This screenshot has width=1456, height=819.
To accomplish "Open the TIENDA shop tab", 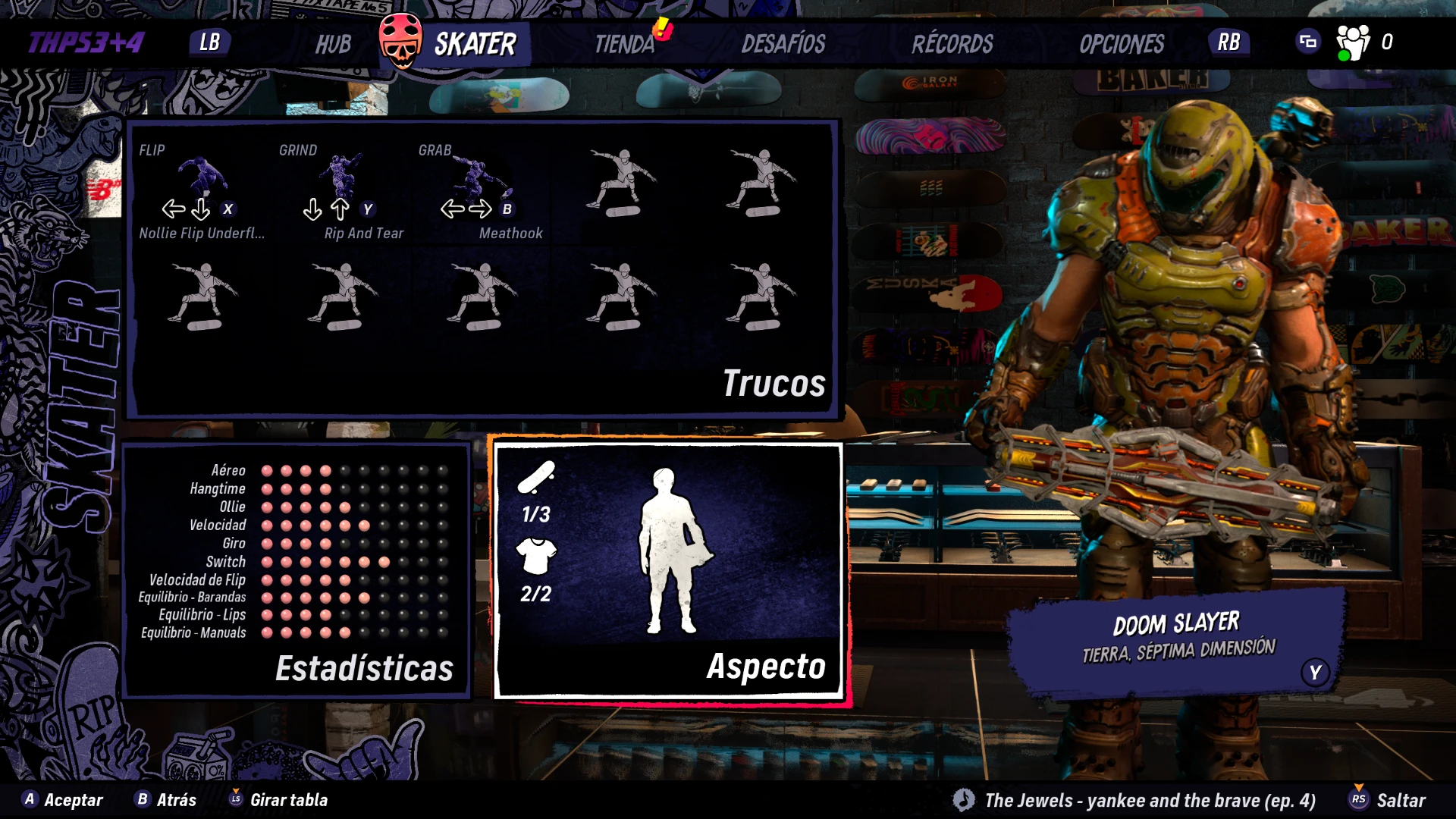I will tap(624, 44).
